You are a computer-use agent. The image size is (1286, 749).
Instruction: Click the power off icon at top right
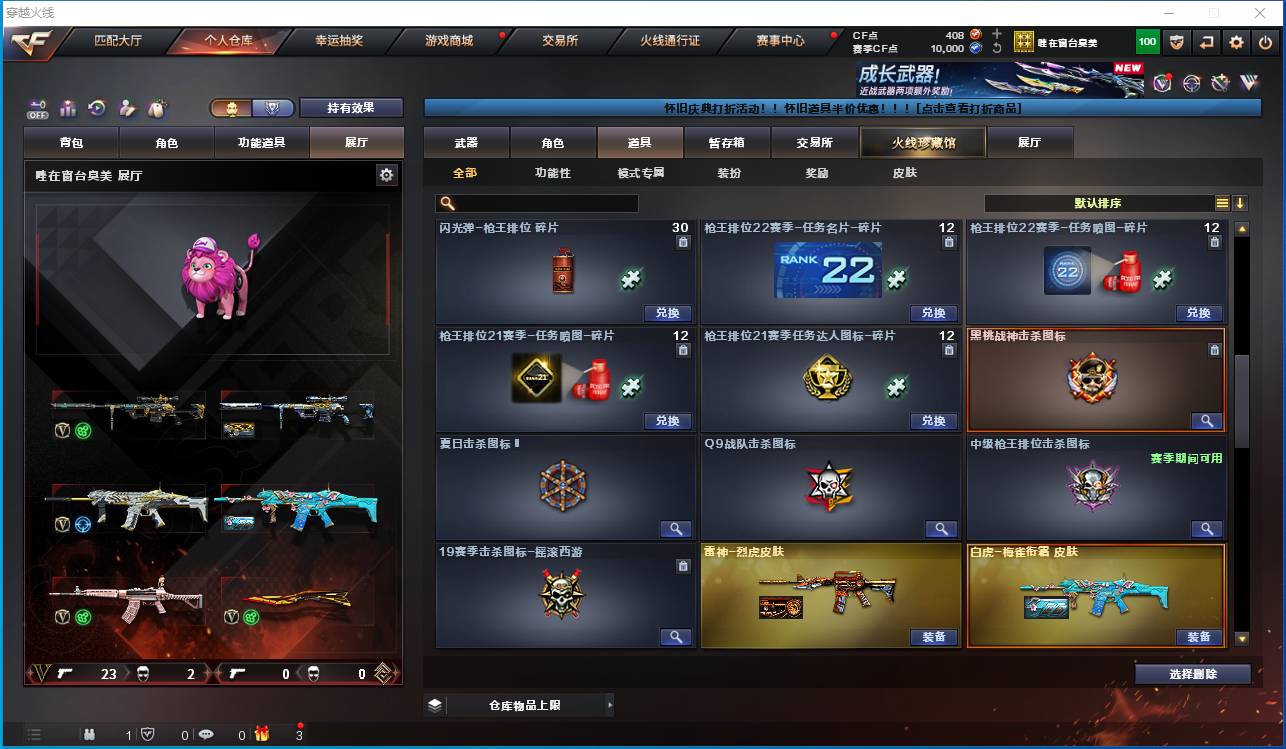pos(1264,41)
